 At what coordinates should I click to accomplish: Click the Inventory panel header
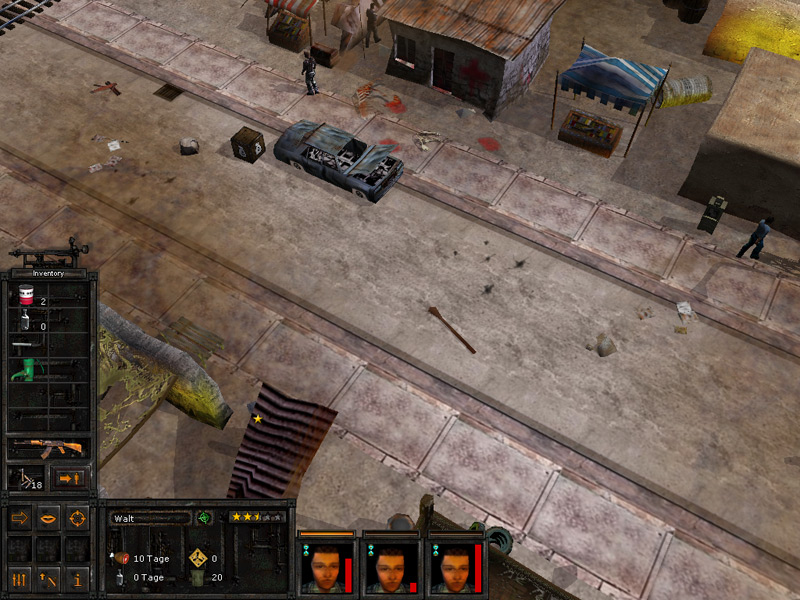click(x=48, y=273)
